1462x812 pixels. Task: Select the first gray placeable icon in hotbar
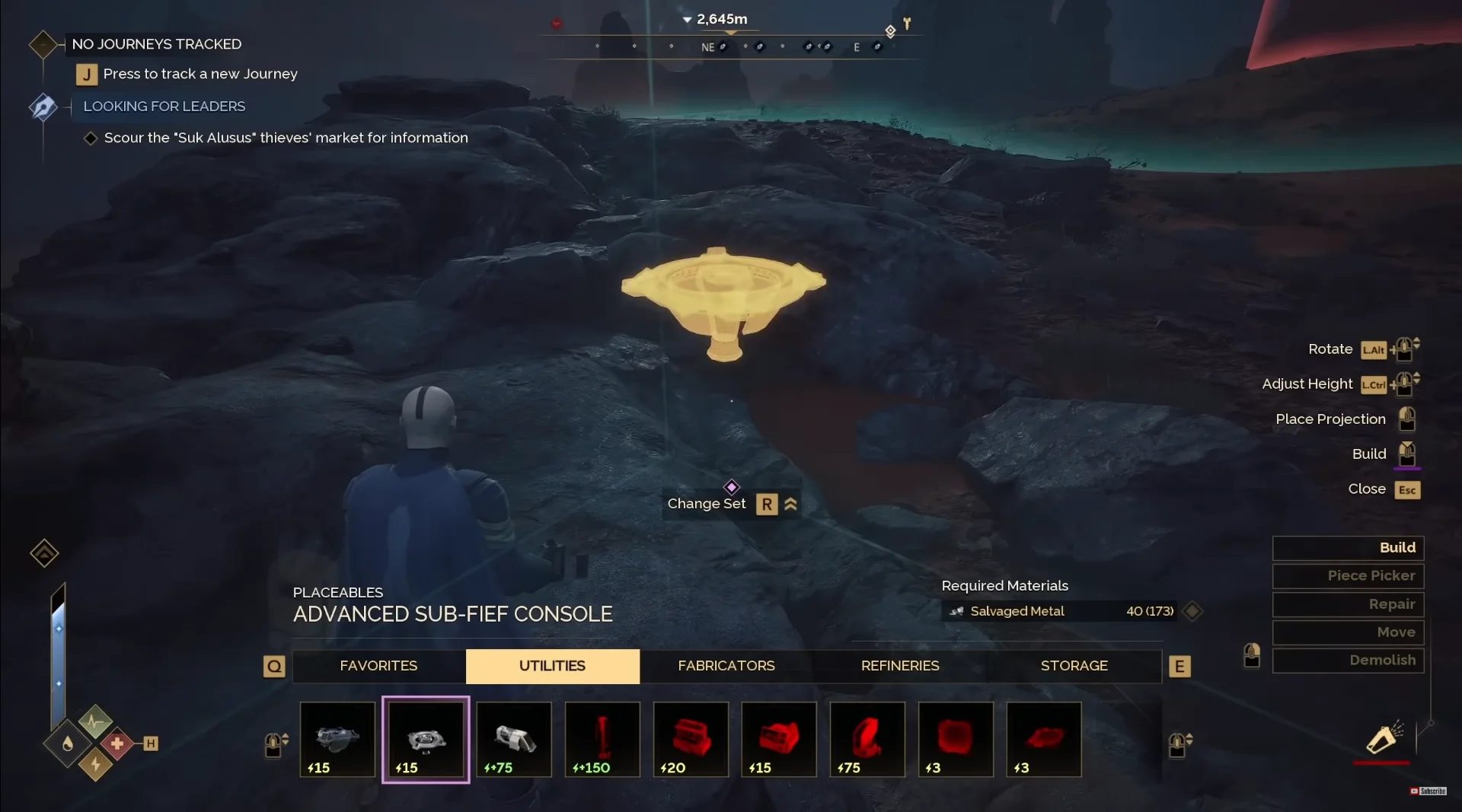pos(337,739)
